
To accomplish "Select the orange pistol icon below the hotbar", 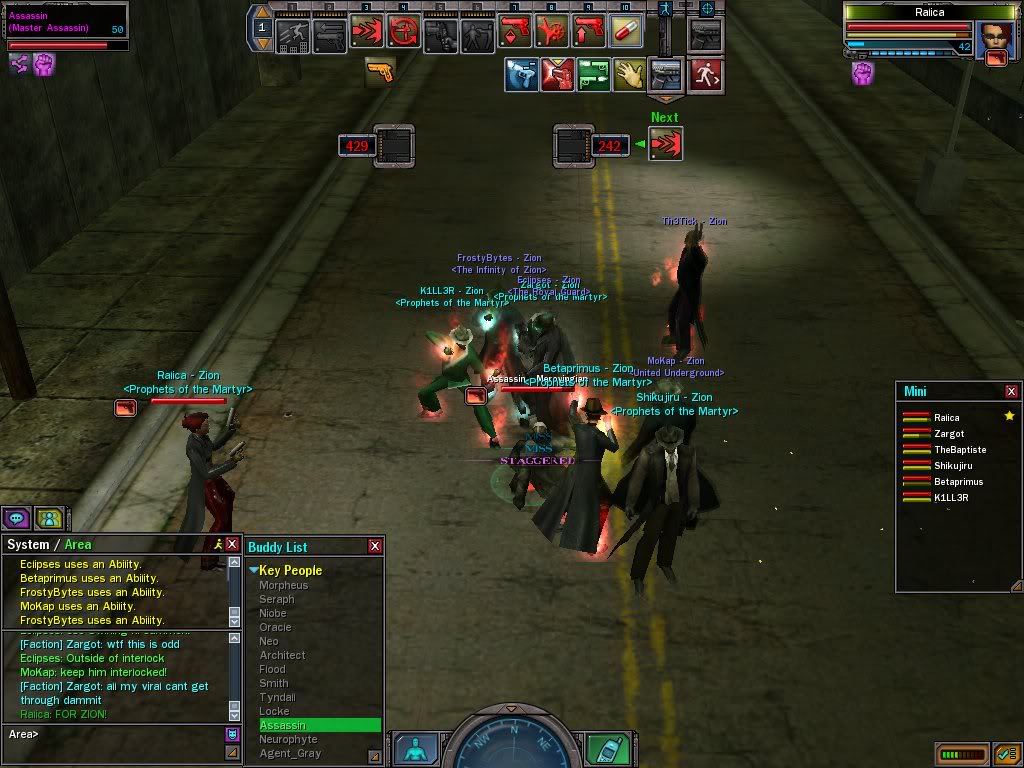I will [x=379, y=70].
